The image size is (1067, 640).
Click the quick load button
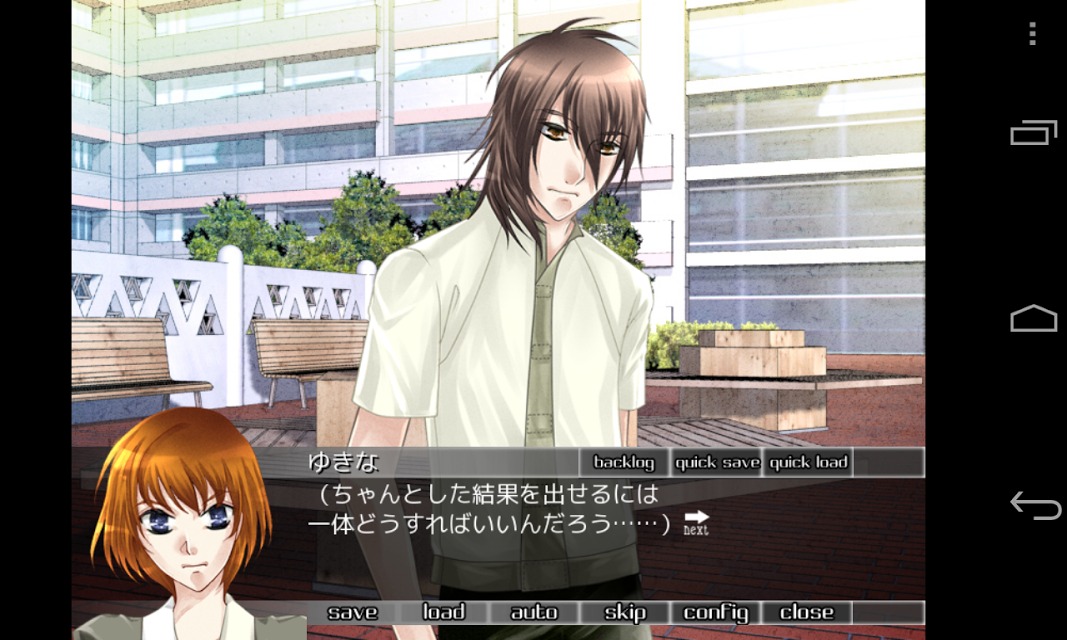tap(808, 462)
